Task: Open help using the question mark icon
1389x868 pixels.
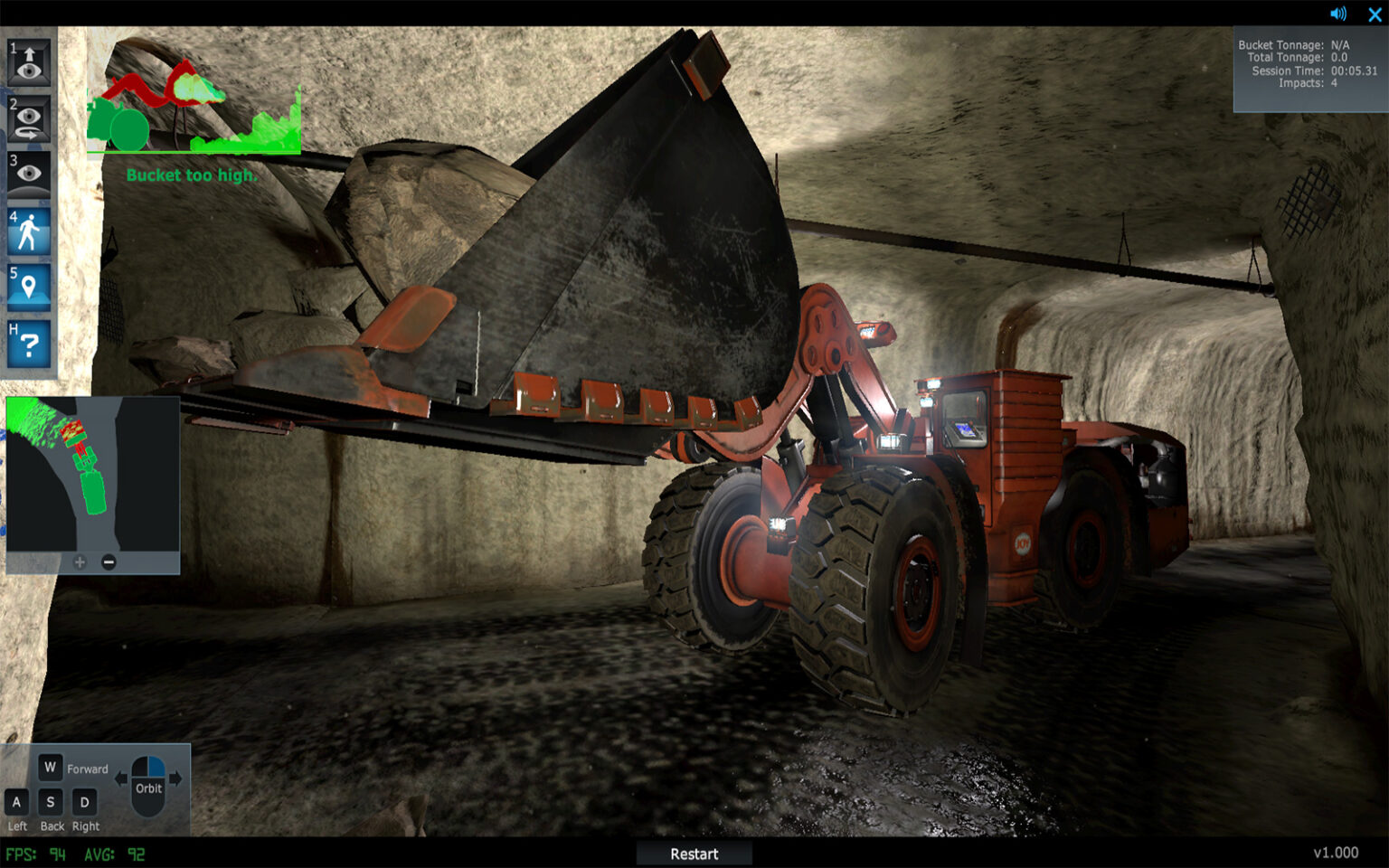Action: click(28, 344)
